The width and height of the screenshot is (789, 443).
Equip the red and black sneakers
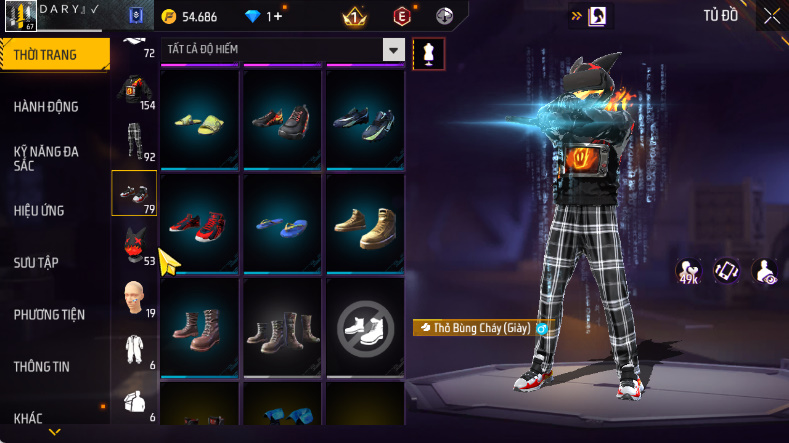199,221
